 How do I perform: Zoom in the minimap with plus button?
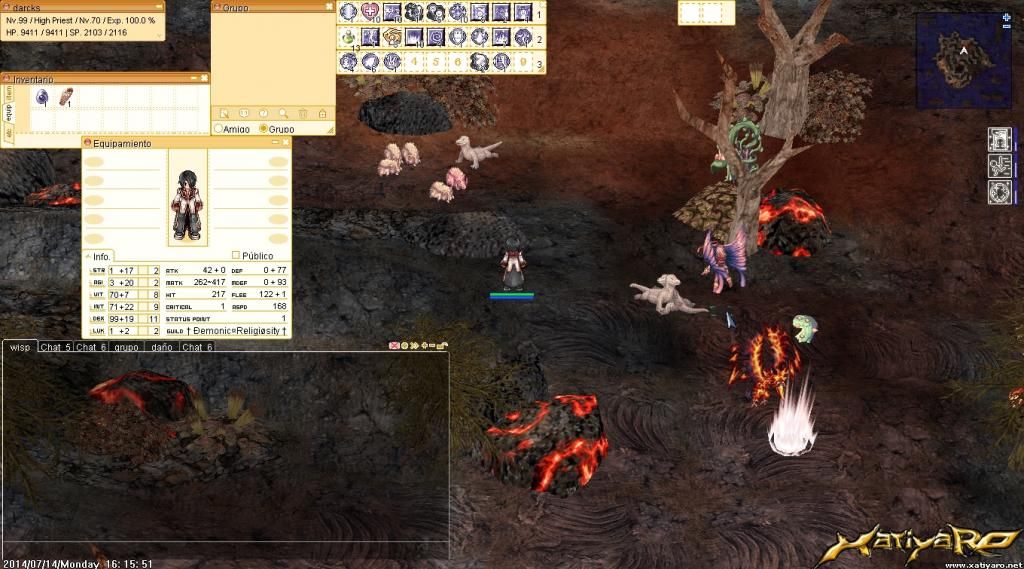(1007, 17)
